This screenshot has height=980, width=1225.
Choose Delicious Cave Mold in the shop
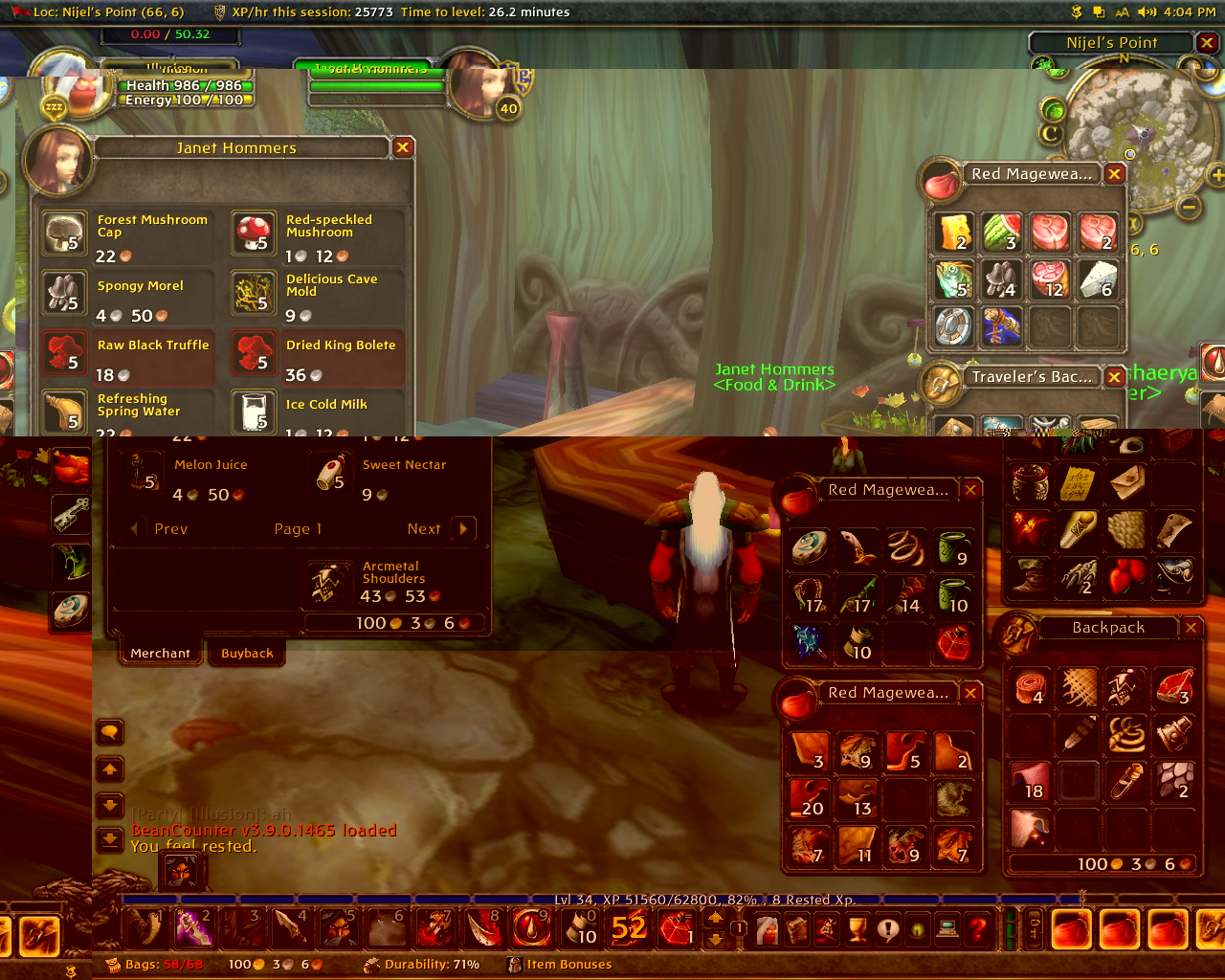(x=254, y=293)
